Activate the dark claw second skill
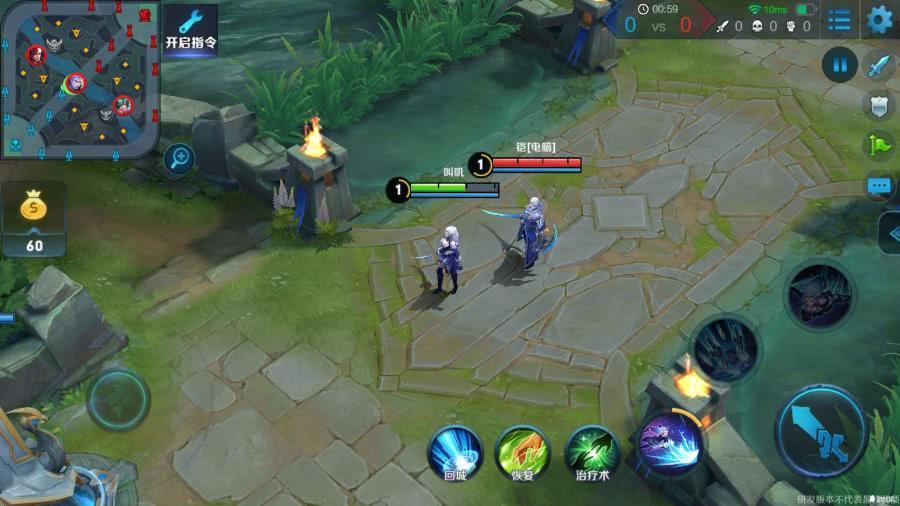 [725, 348]
